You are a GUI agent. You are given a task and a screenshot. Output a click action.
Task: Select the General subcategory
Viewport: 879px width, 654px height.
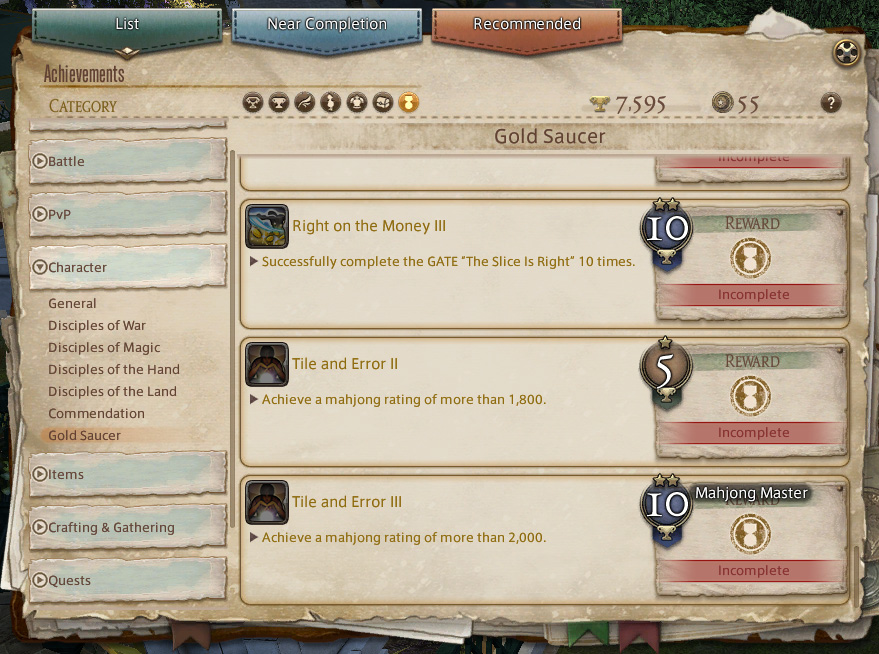coord(72,303)
